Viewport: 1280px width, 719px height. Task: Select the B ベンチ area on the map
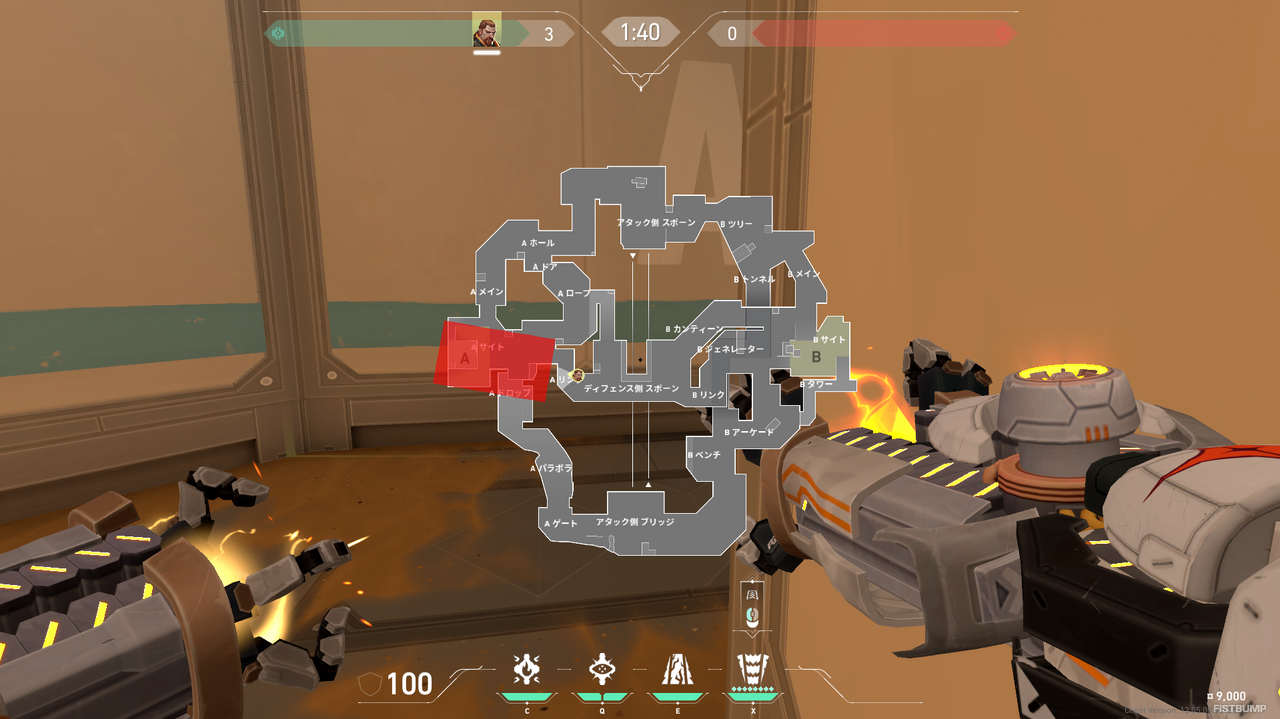click(x=704, y=455)
